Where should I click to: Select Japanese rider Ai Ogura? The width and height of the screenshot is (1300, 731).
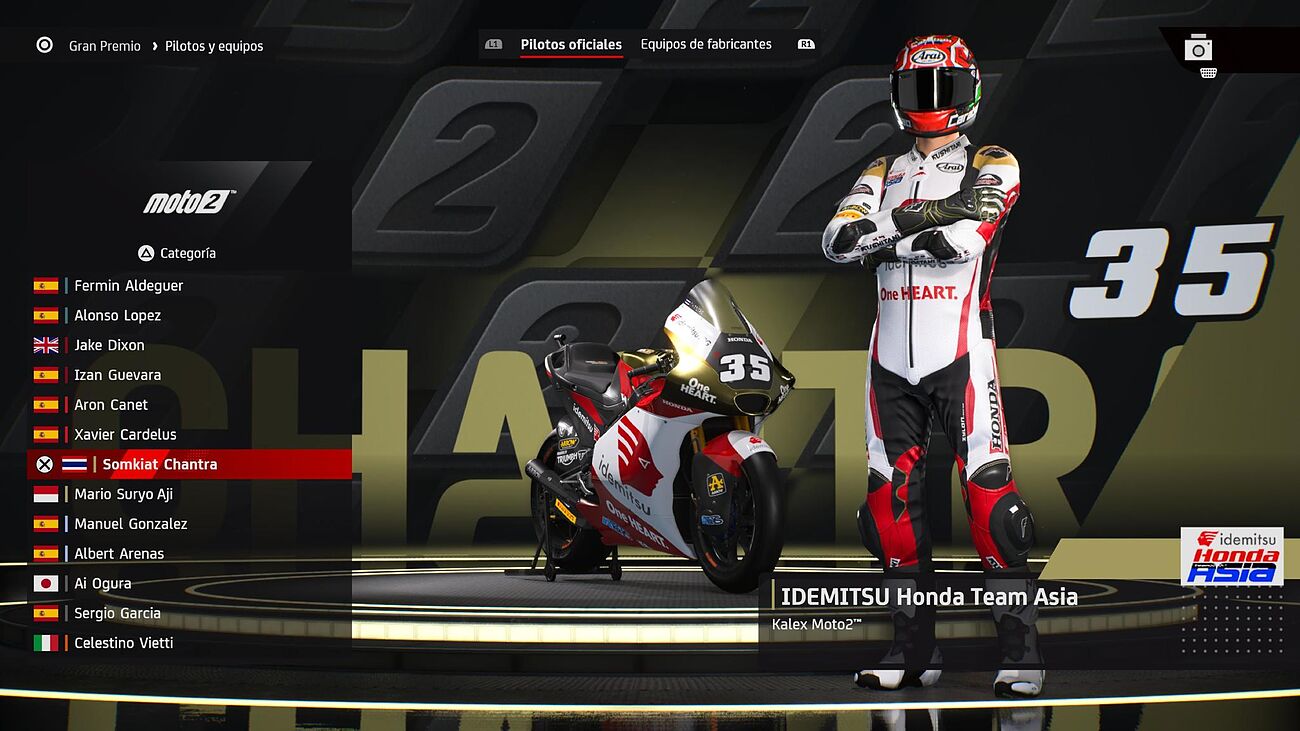(102, 584)
